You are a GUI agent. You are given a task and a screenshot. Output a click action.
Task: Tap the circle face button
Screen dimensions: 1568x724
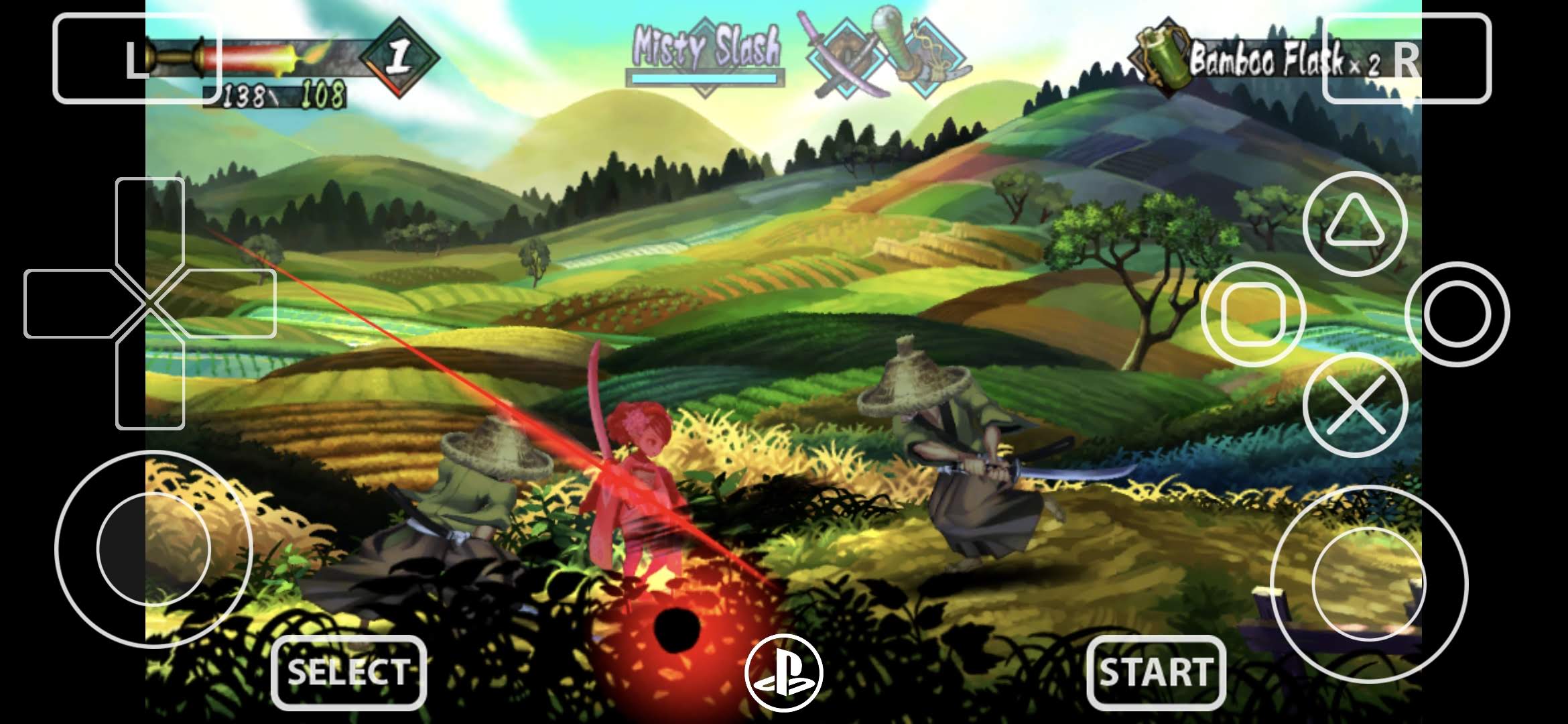(1457, 314)
